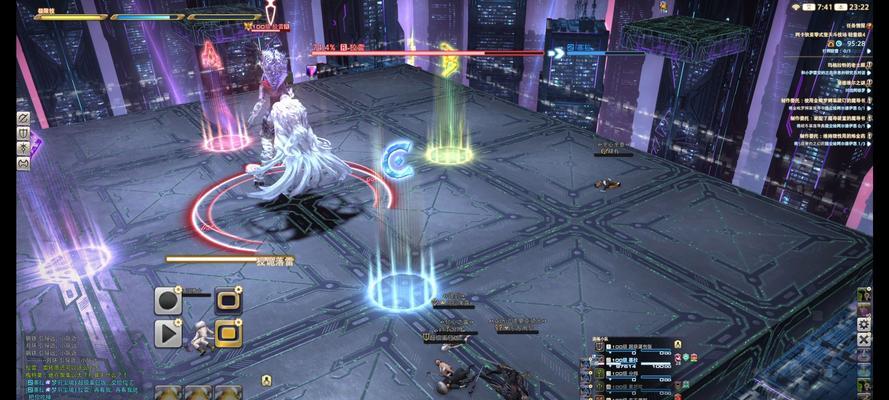This screenshot has width=889, height=400.
Task: Click the X close icon in side toolbar
Action: [864, 340]
